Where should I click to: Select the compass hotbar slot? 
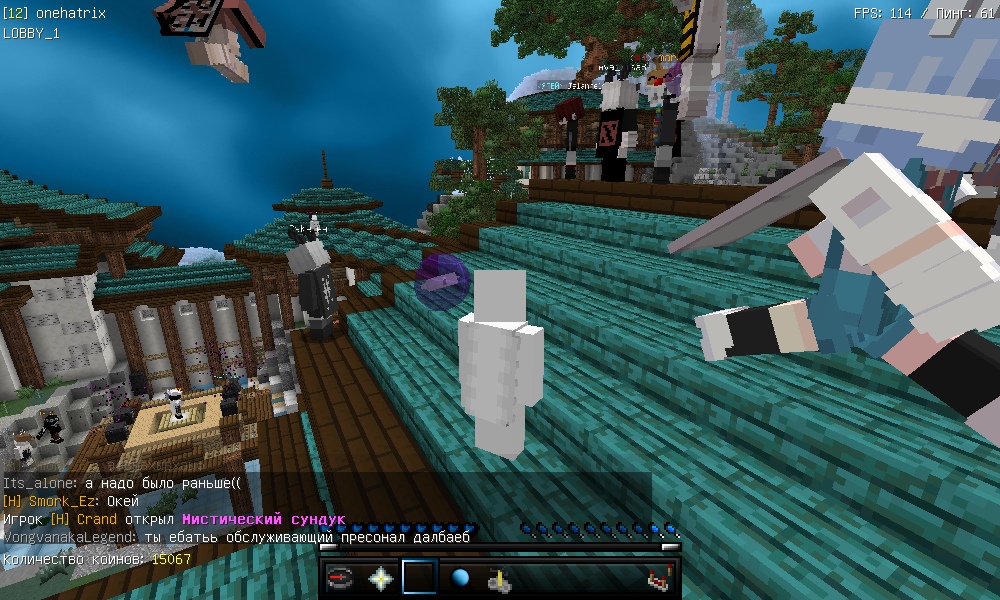(341, 578)
